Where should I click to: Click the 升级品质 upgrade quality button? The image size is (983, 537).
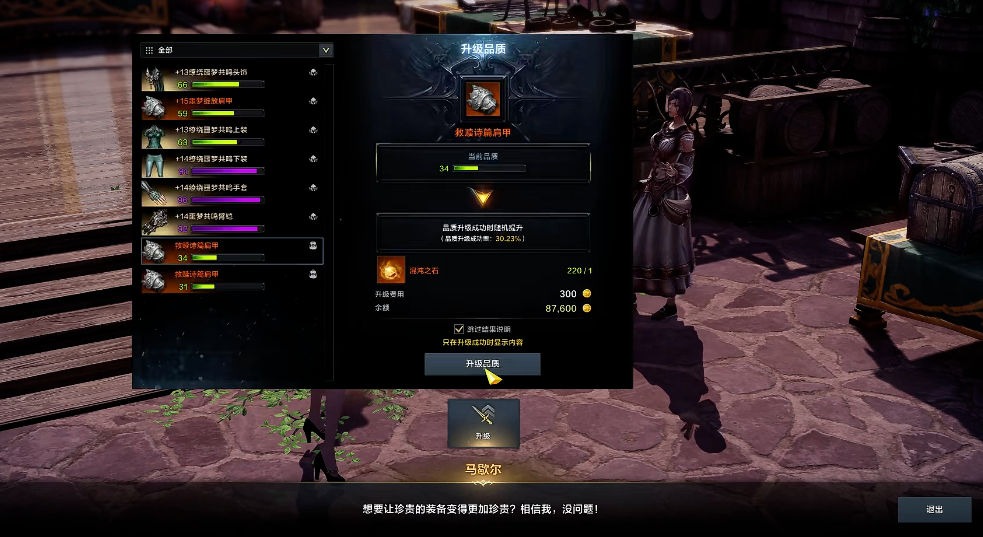coord(482,364)
